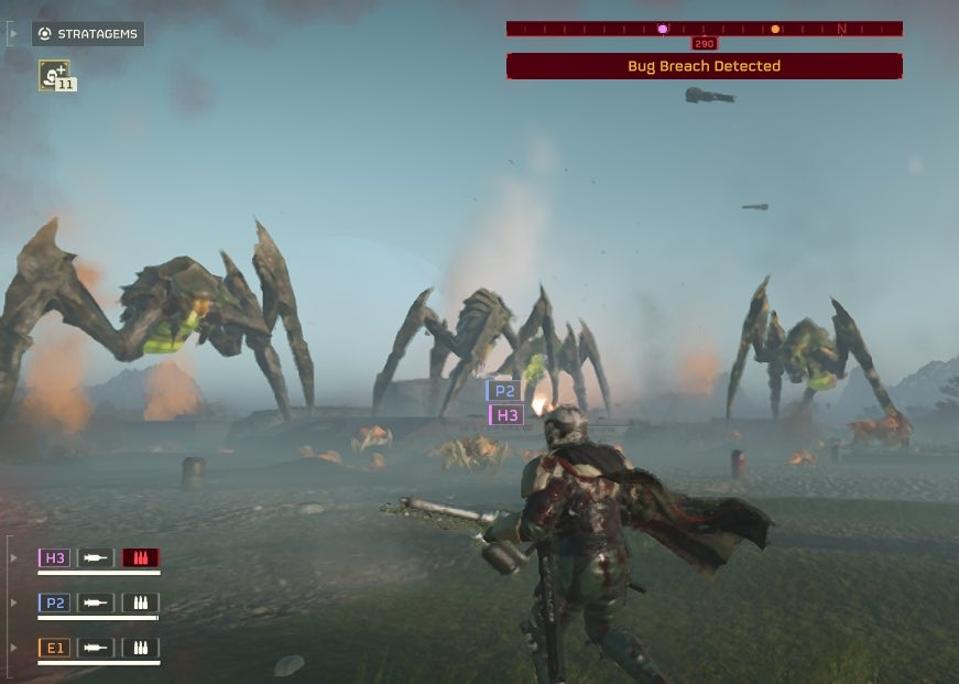Click the blue P2 marker above the battlefield
The height and width of the screenshot is (684, 959).
click(503, 390)
